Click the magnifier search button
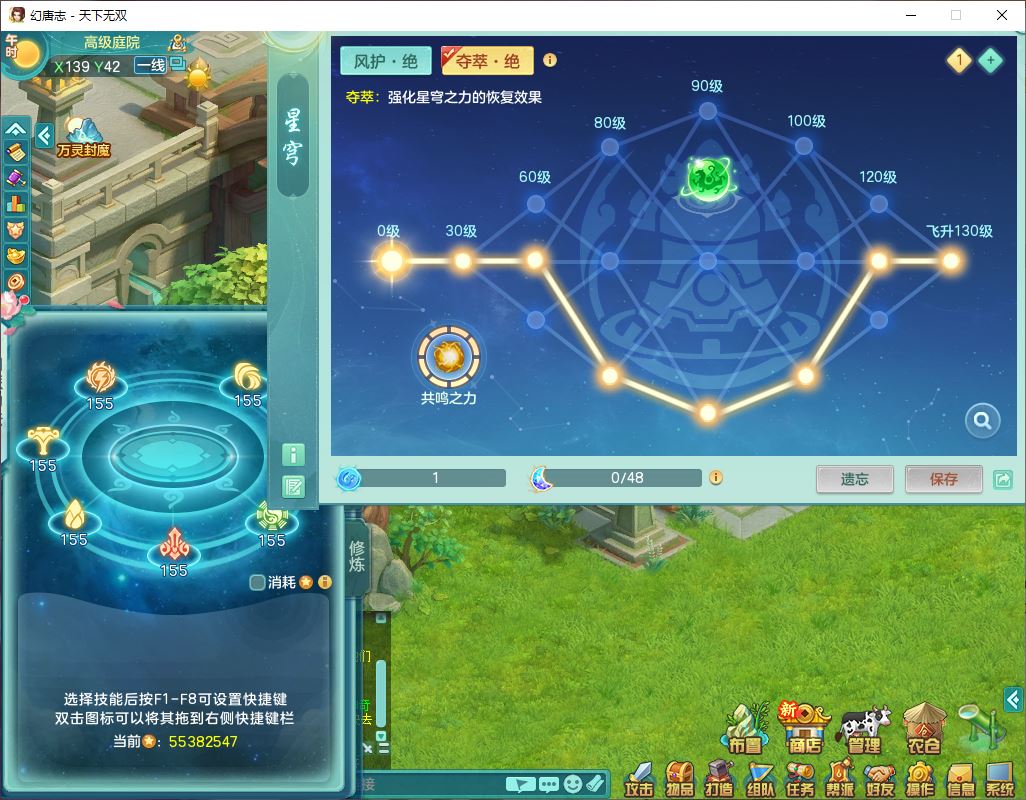Screen dimensions: 1026x800 pyautogui.click(x=982, y=421)
